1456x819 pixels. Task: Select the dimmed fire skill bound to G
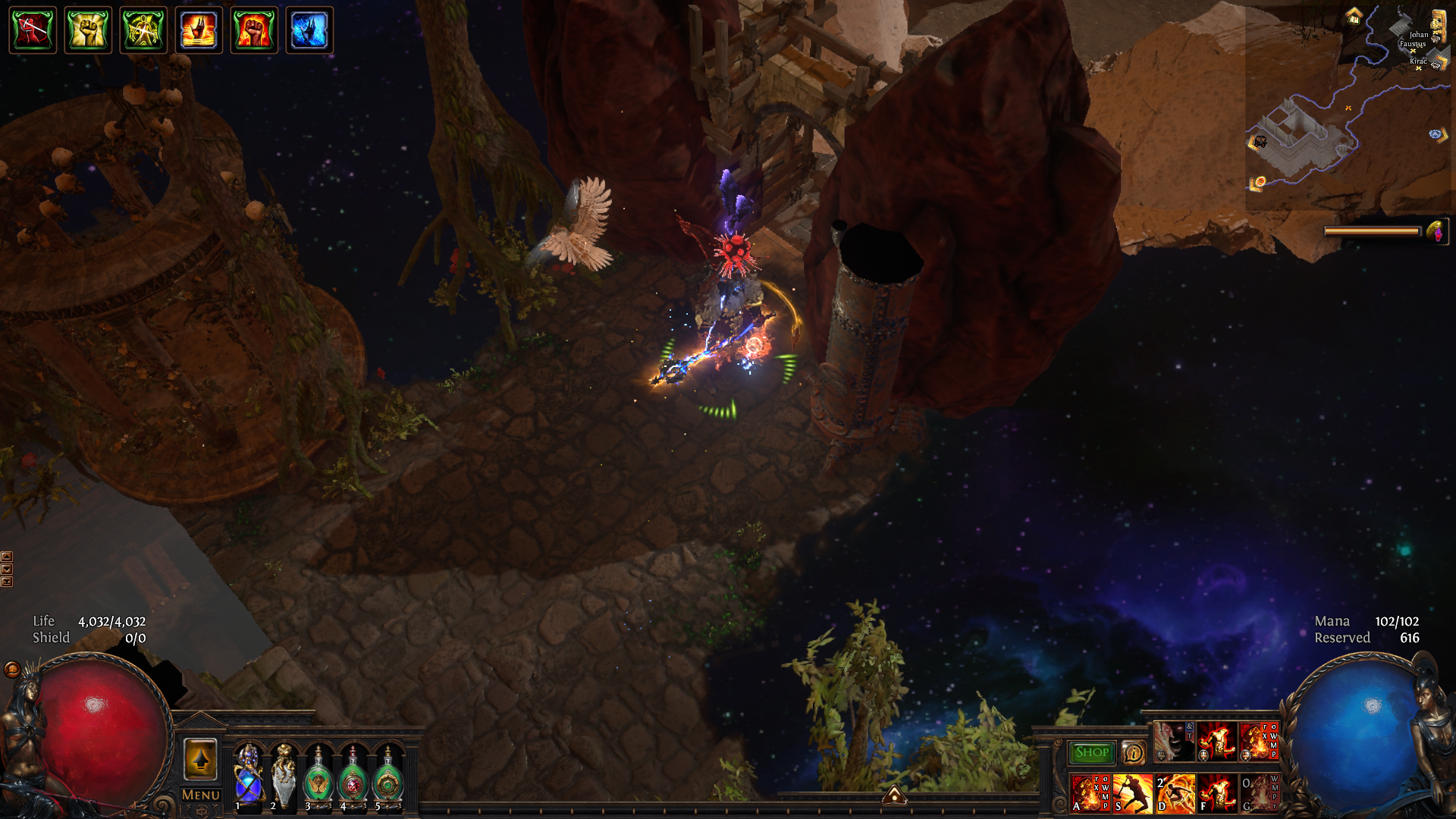1259,793
